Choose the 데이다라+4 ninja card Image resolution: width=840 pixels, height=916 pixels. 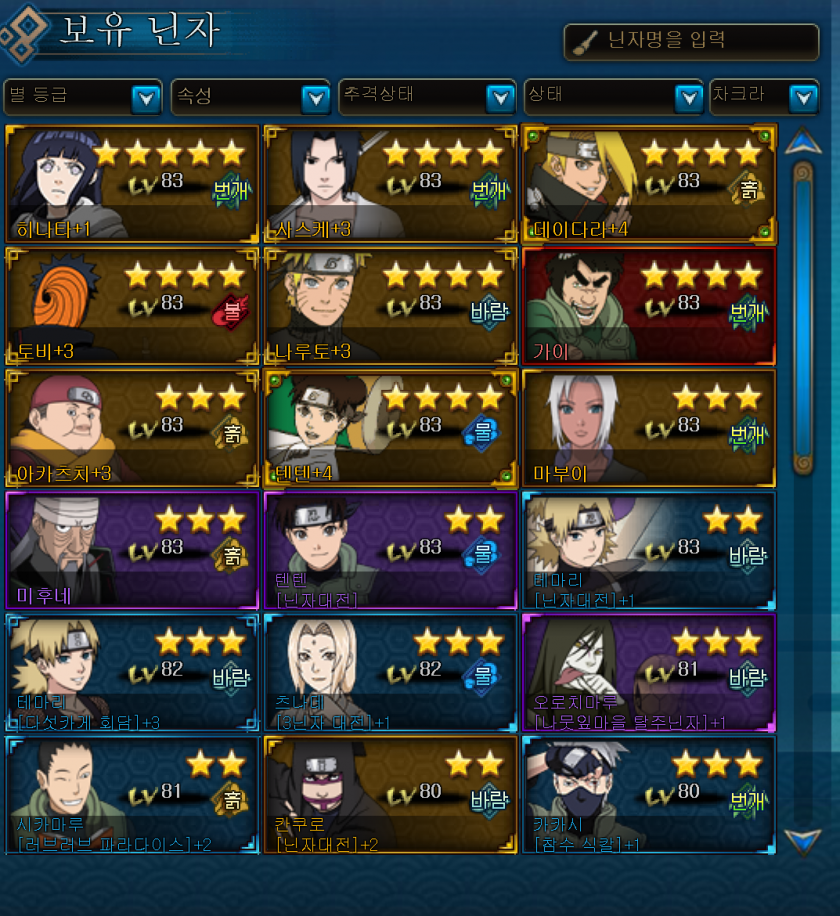coord(648,184)
